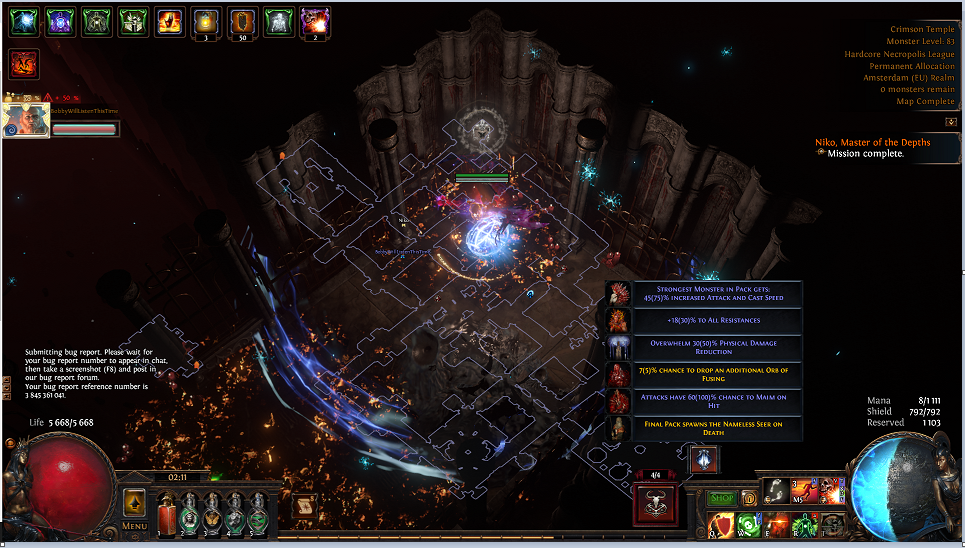Click the coin icon beside Shop
965x548 pixels.
pos(748,498)
